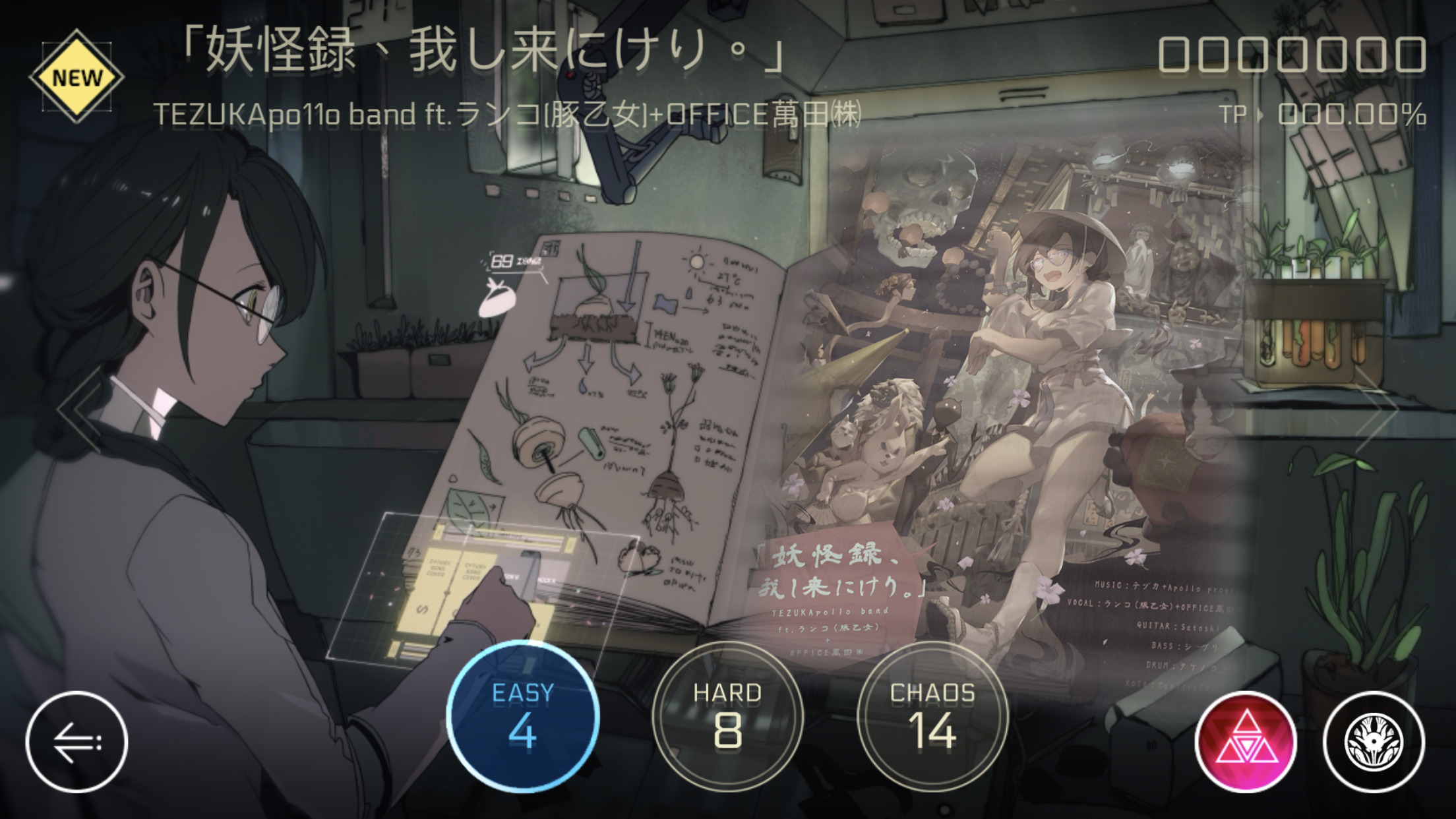Click the floating 69 counter tag

point(503,260)
